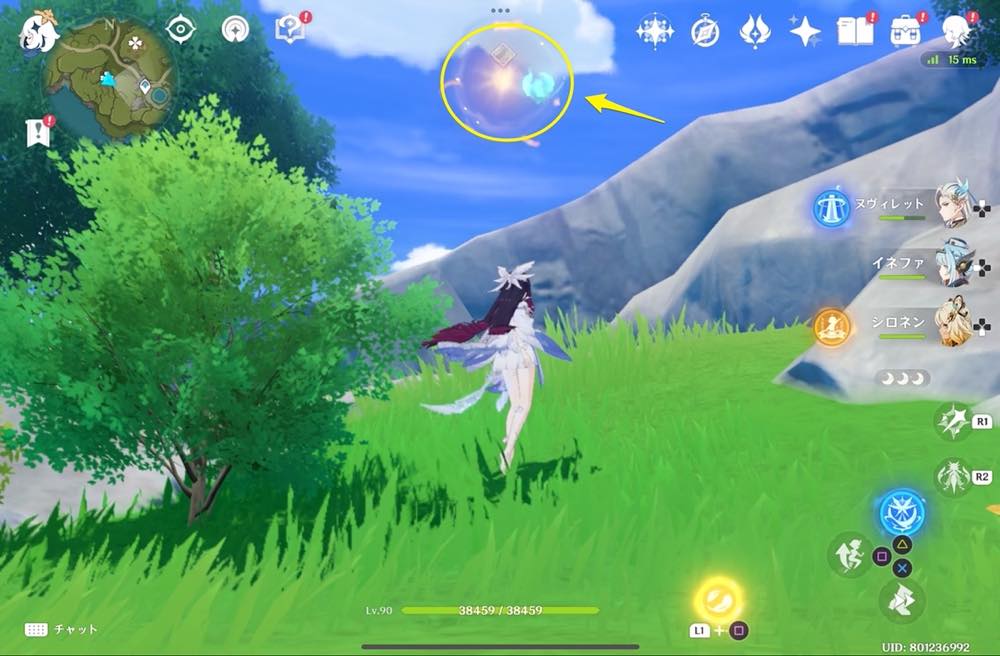Open the quest icon with red alert
Image resolution: width=1000 pixels, height=656 pixels.
click(290, 29)
